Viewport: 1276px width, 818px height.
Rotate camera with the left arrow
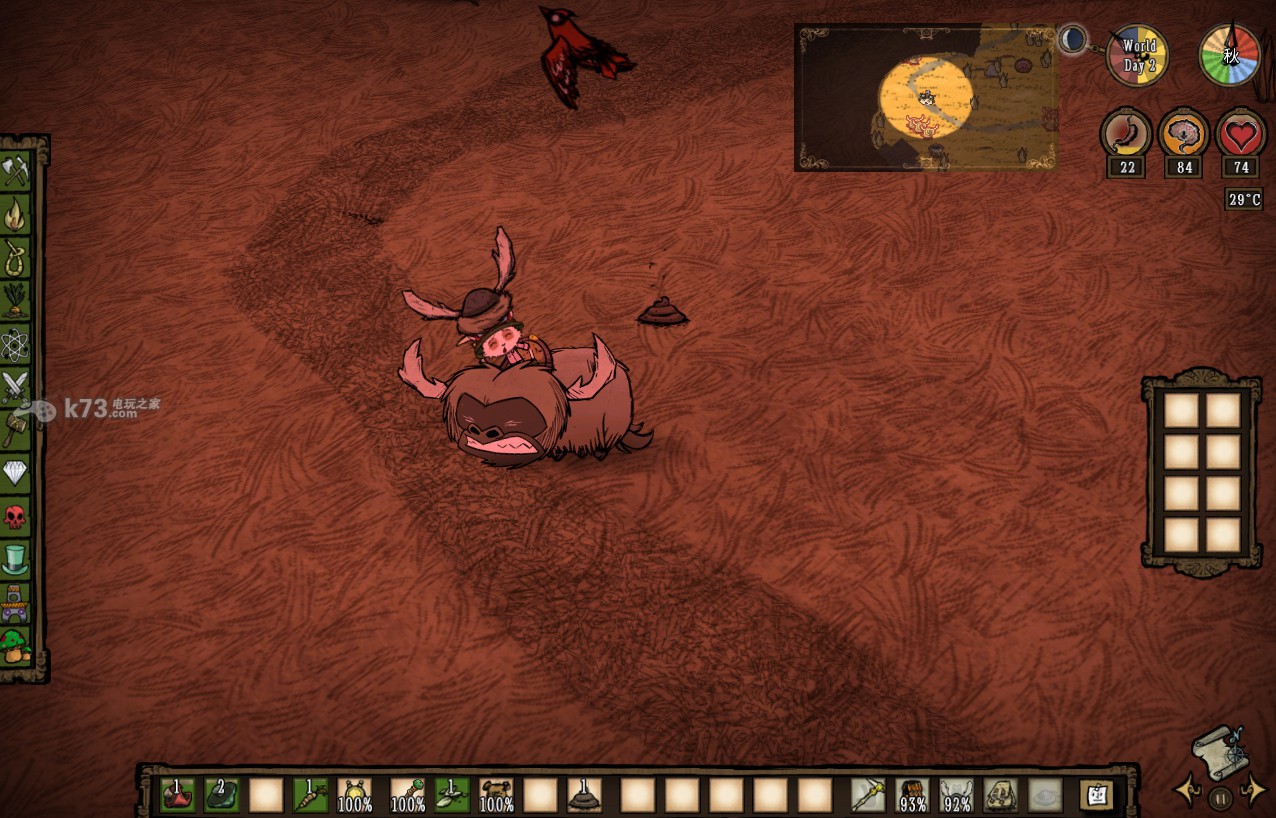coord(1188,791)
